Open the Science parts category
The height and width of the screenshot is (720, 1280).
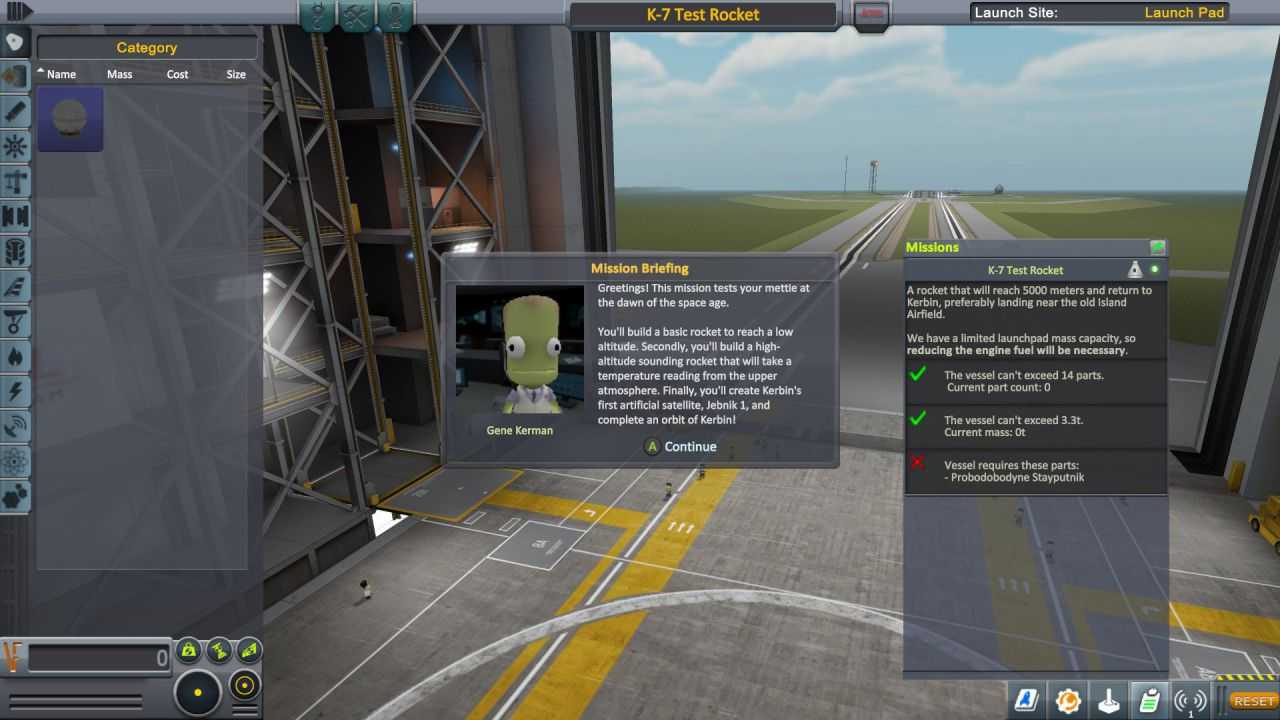(x=15, y=461)
